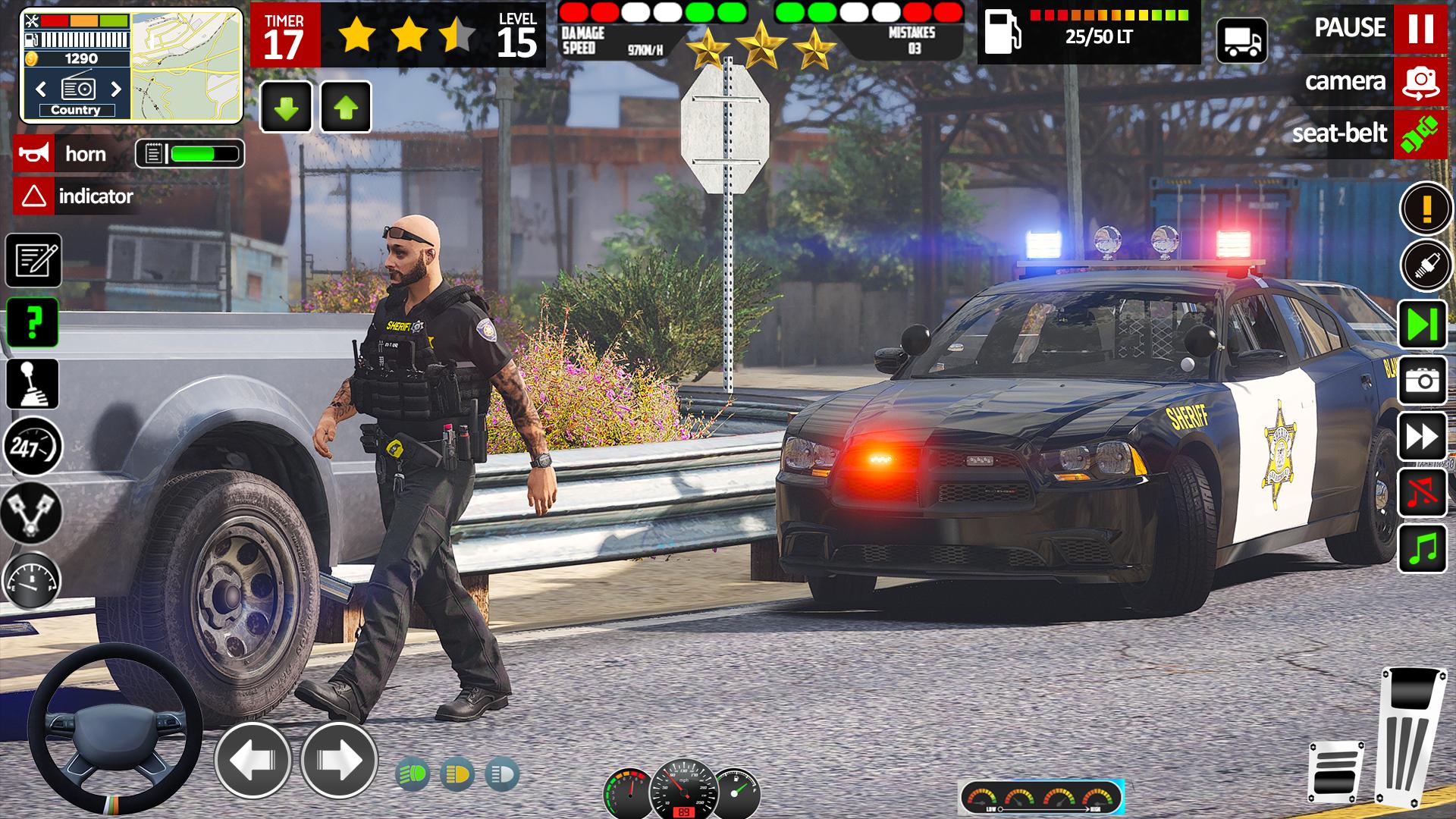Honk the horn
Image resolution: width=1456 pixels, height=819 pixels.
[x=33, y=154]
